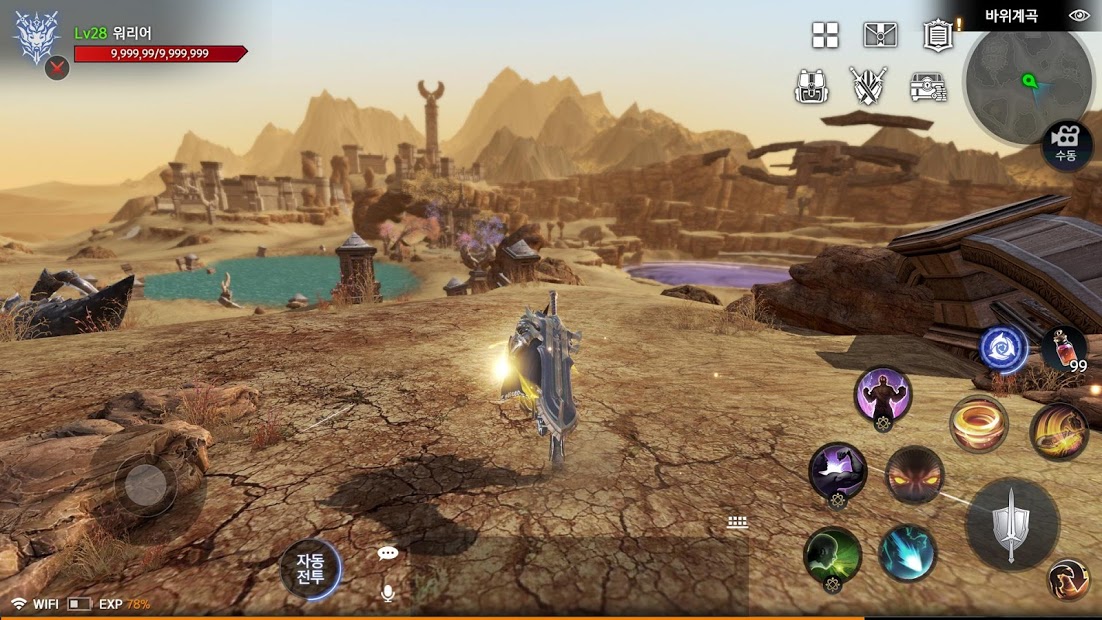Viewport: 1102px width, 620px height.
Task: Open the mail envelope icon
Action: (880, 35)
